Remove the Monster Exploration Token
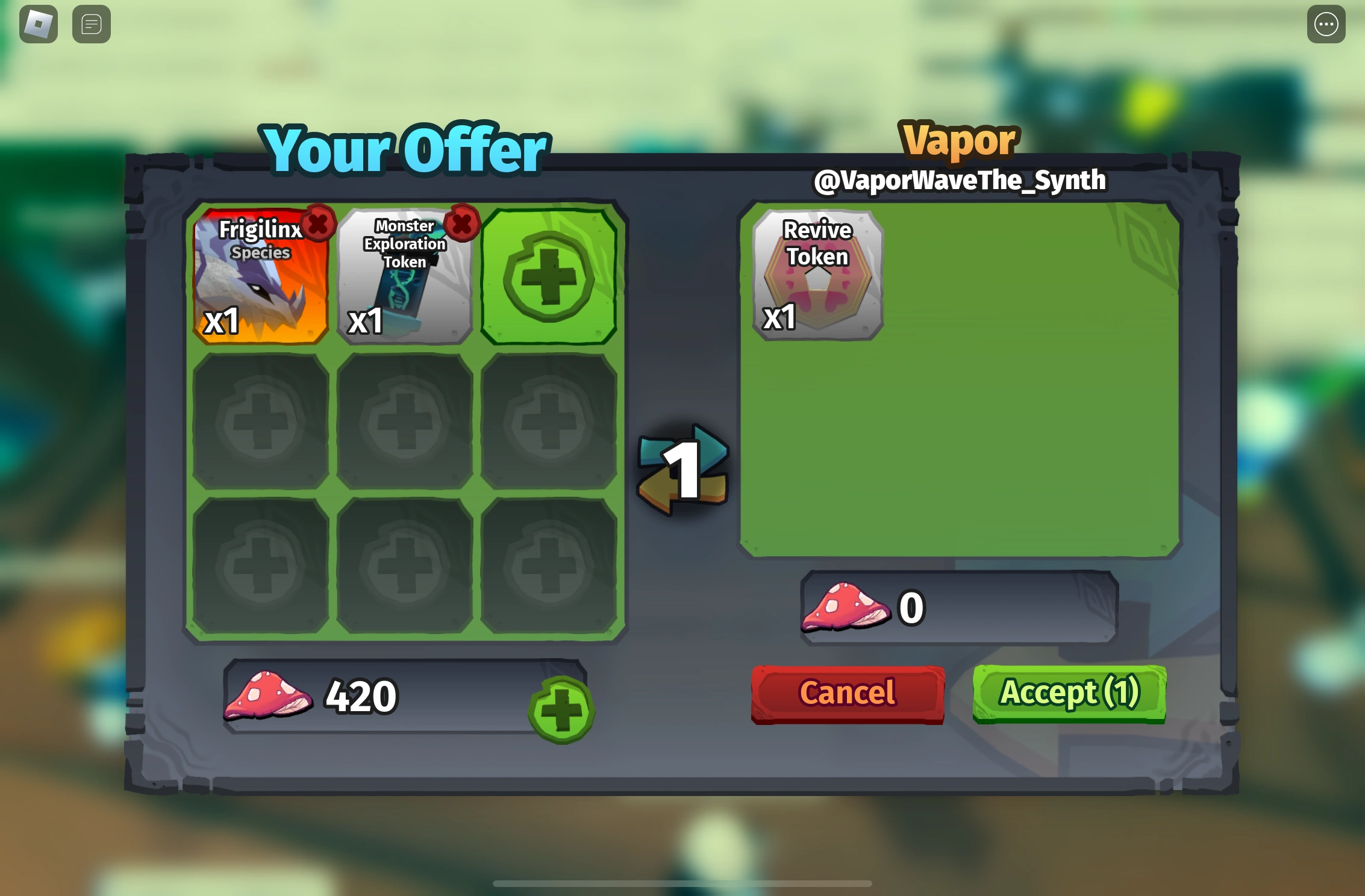 point(461,225)
